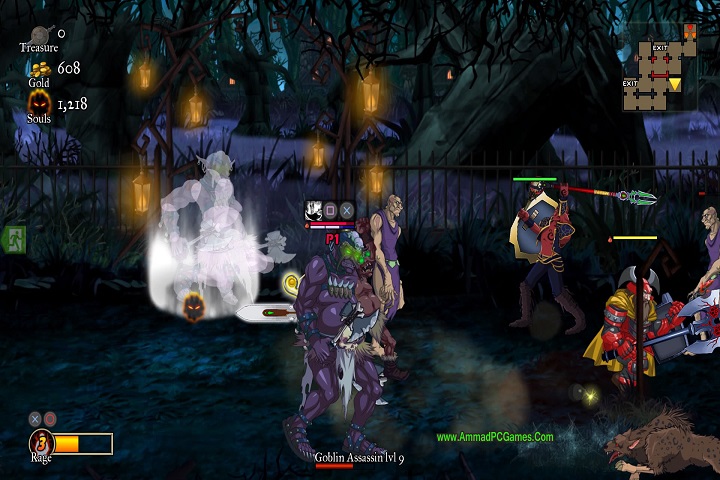The height and width of the screenshot is (480, 720).
Task: Select the Gold coins icon
Action: [x=39, y=69]
